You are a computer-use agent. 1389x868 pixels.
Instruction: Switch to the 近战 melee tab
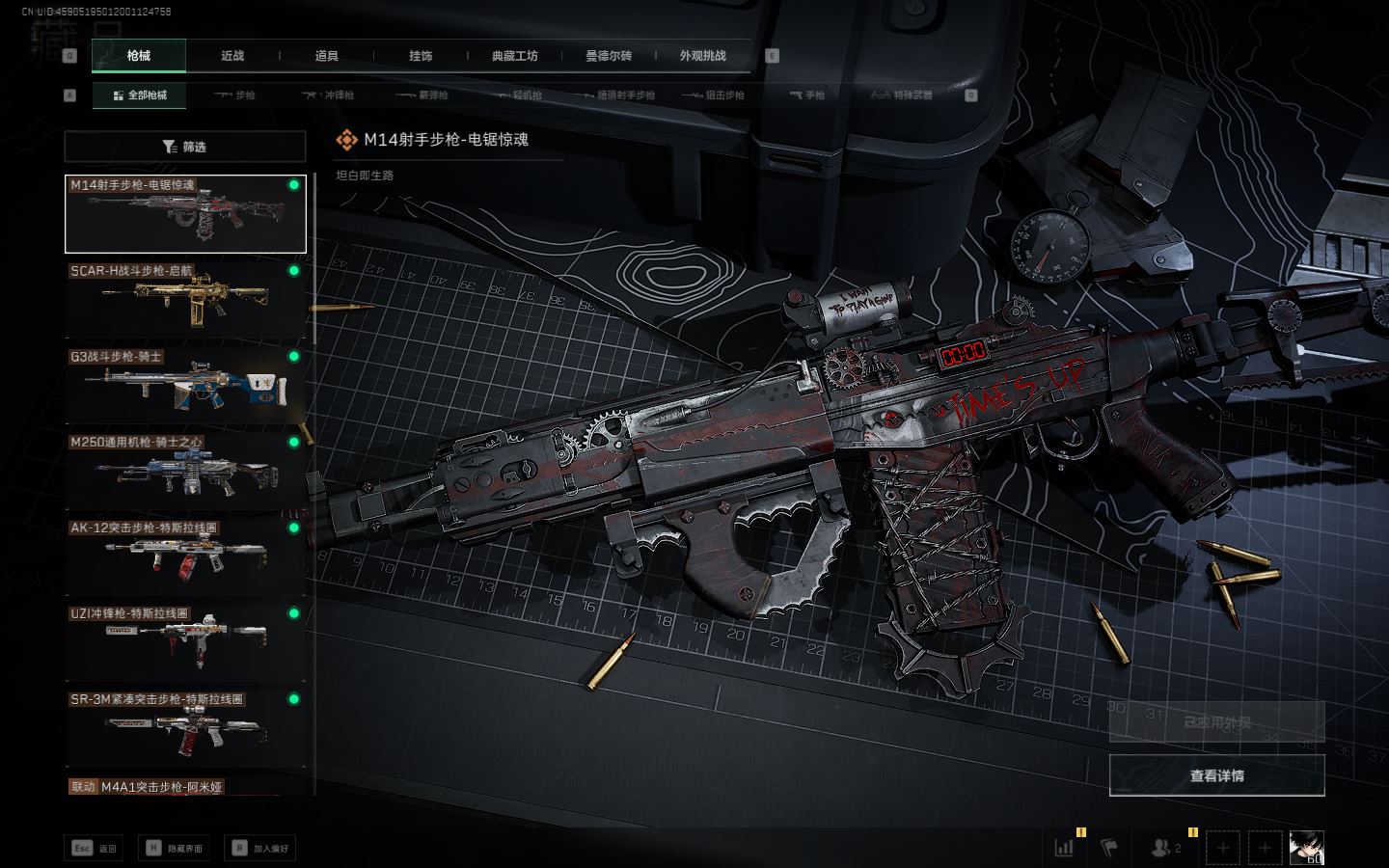point(232,56)
